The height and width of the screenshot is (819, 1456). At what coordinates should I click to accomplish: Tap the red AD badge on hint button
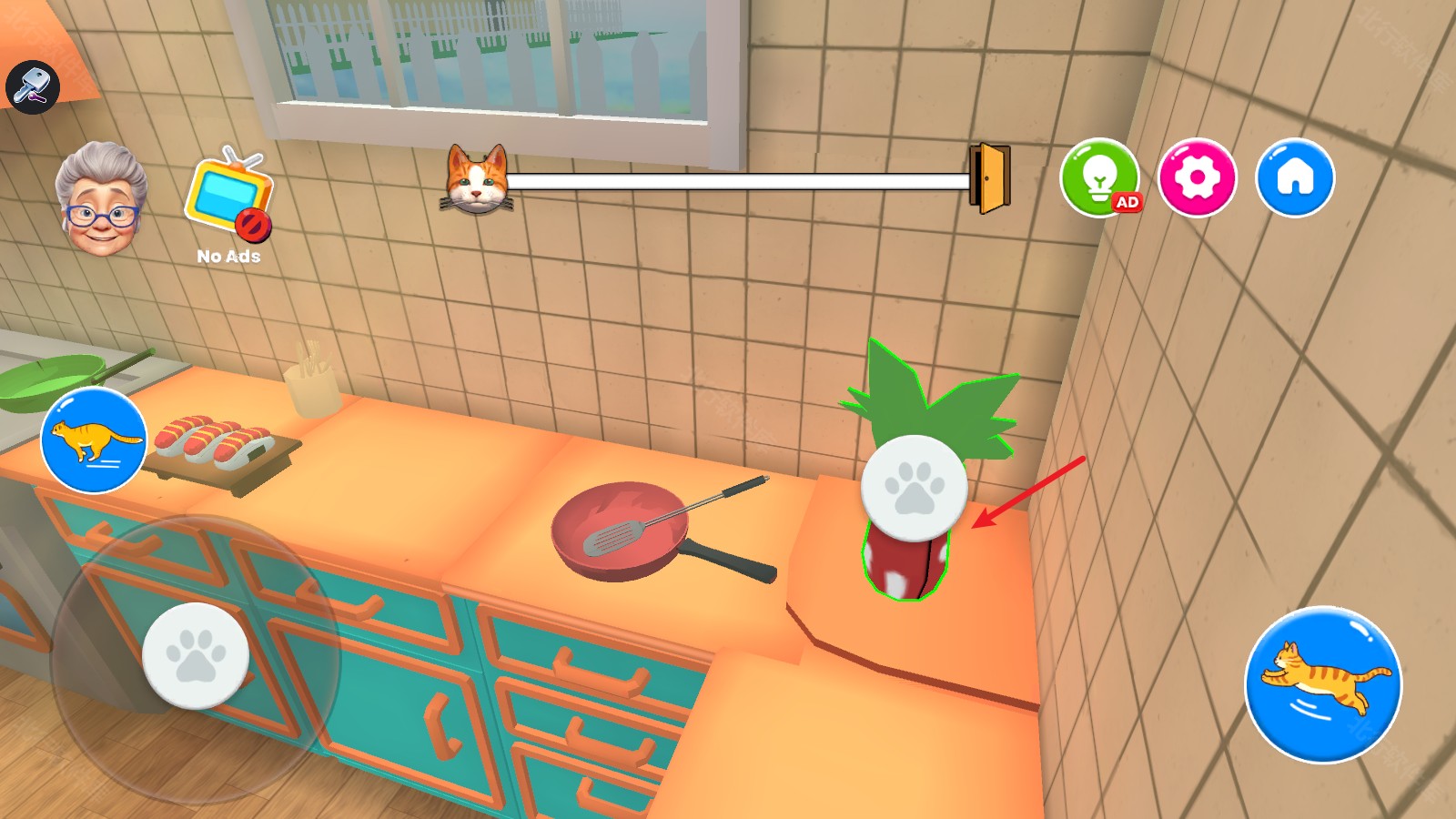[x=1127, y=203]
